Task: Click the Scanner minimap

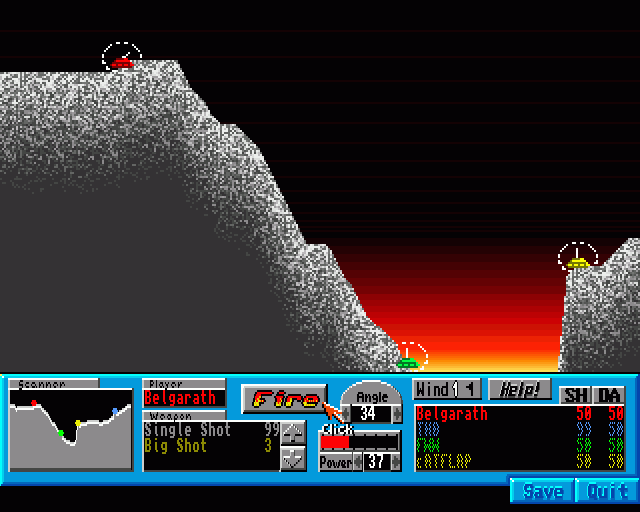Action: point(70,429)
